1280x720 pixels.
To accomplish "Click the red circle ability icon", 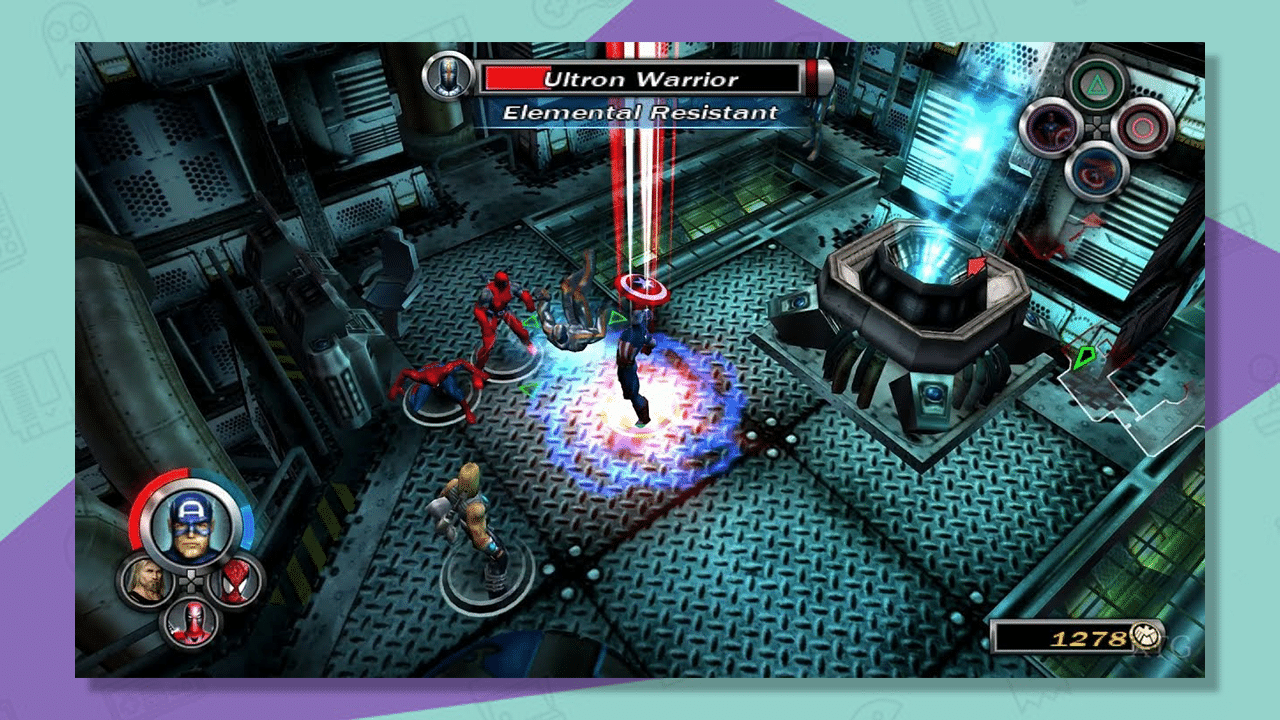I will (1142, 128).
